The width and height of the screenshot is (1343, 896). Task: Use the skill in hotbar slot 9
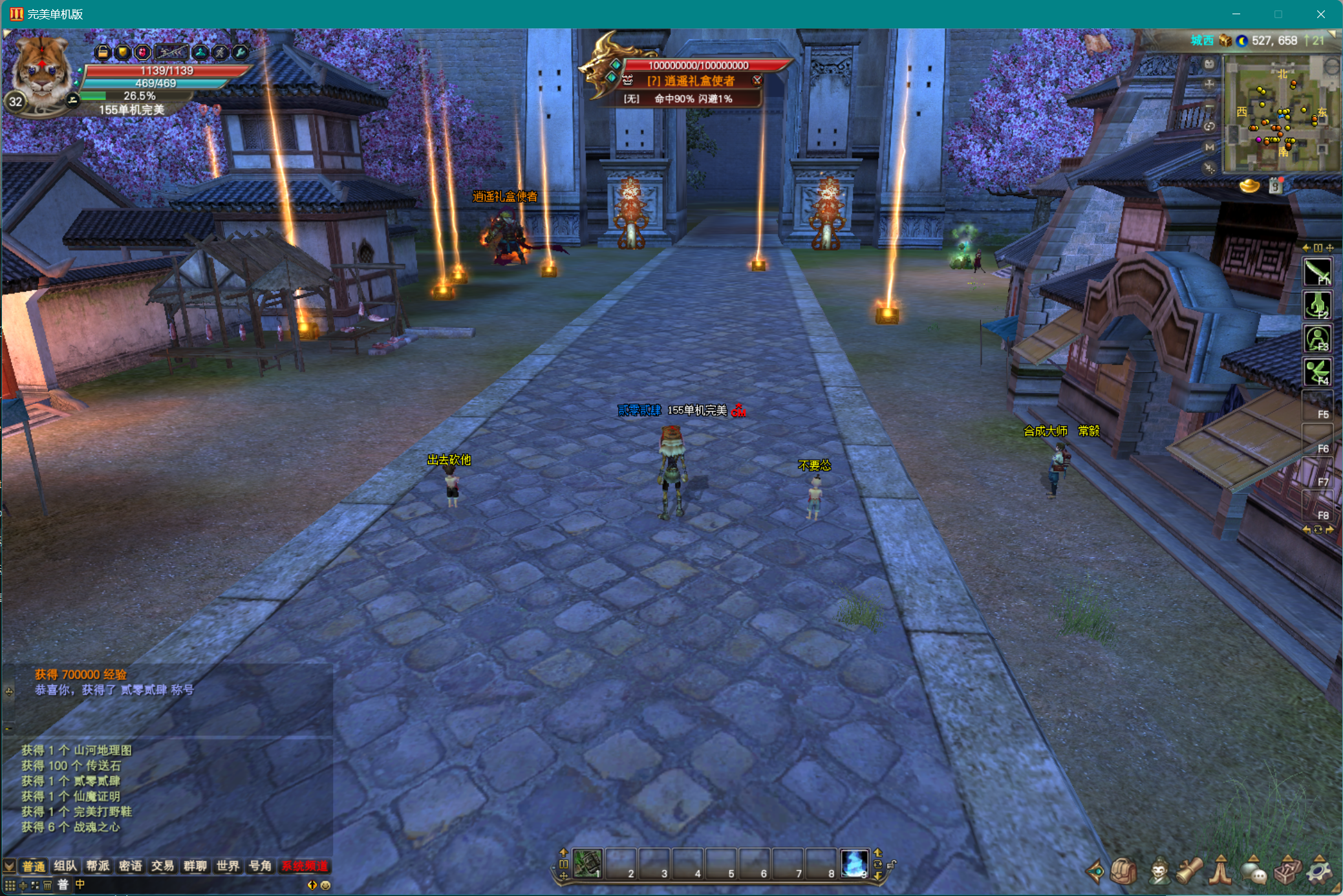point(854,863)
